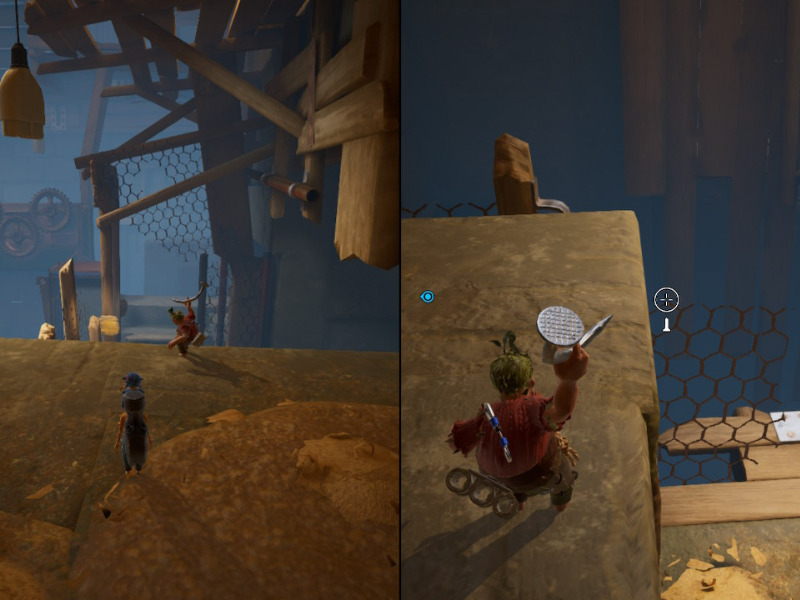Click the blue partner location marker
Image resolution: width=800 pixels, height=600 pixels.
click(x=428, y=297)
